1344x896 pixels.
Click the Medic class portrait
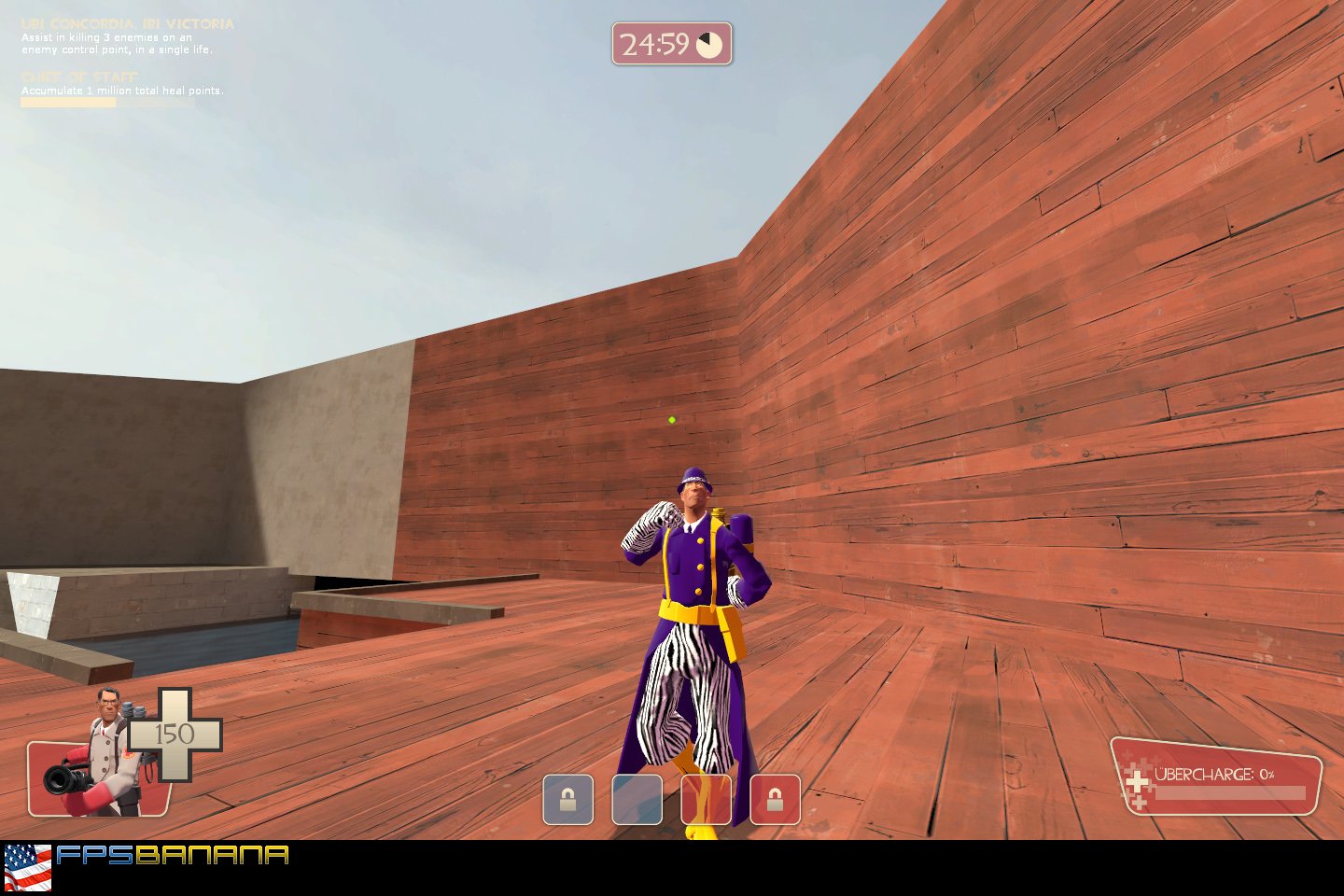pos(103,747)
